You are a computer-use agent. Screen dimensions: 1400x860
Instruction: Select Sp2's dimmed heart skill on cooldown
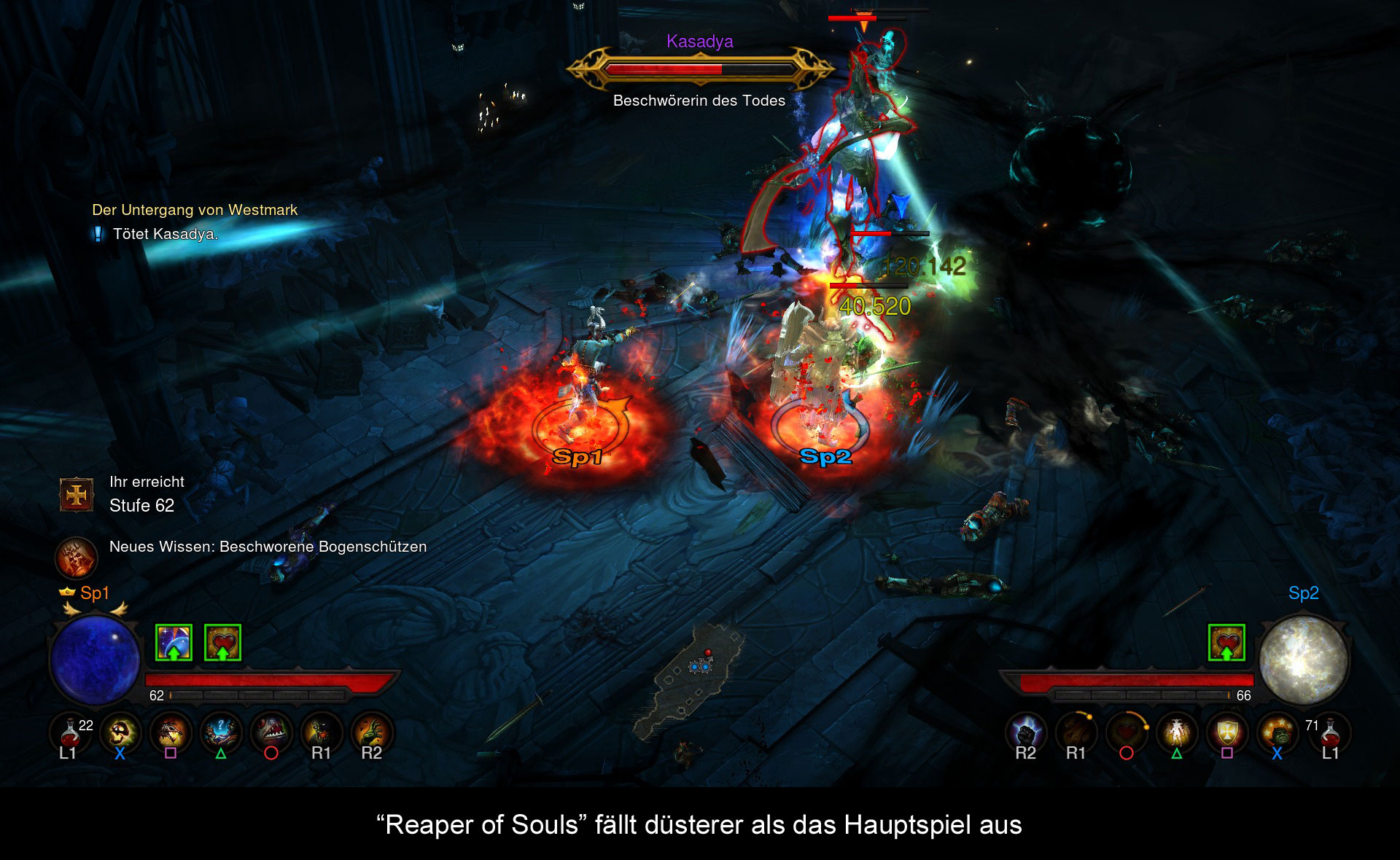(x=1127, y=731)
